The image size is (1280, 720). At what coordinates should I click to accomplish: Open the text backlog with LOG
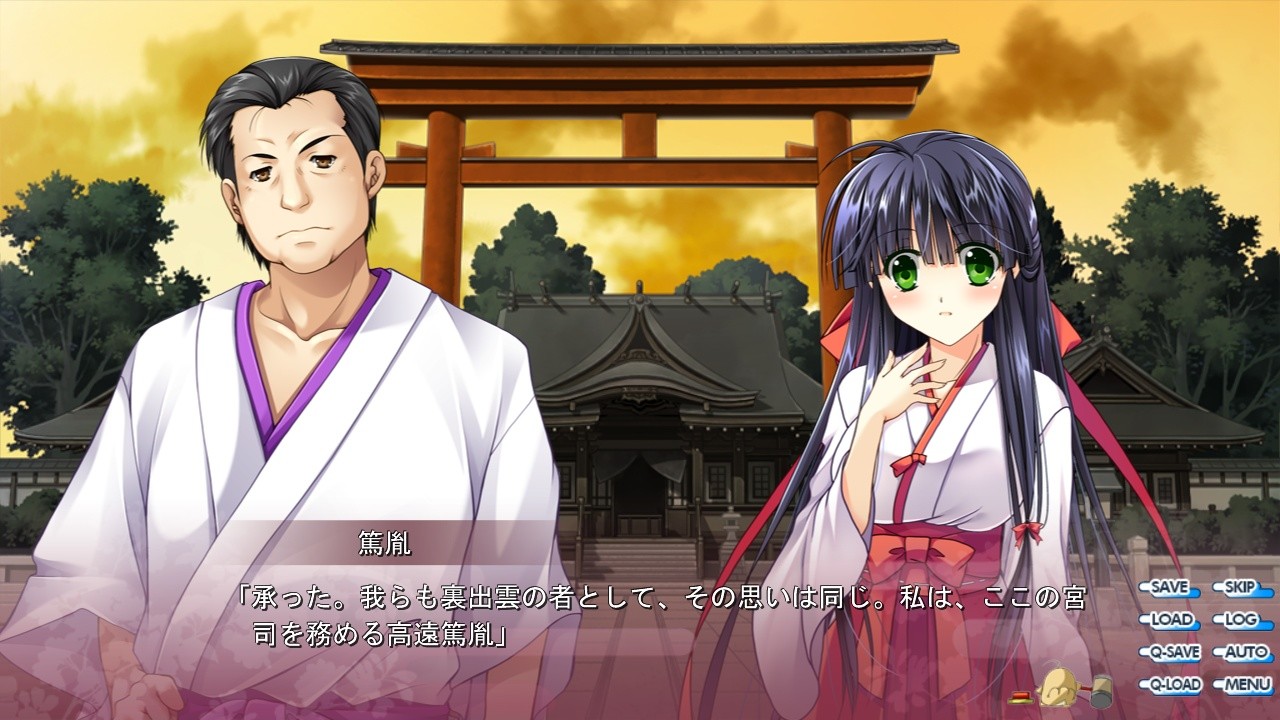[1243, 620]
